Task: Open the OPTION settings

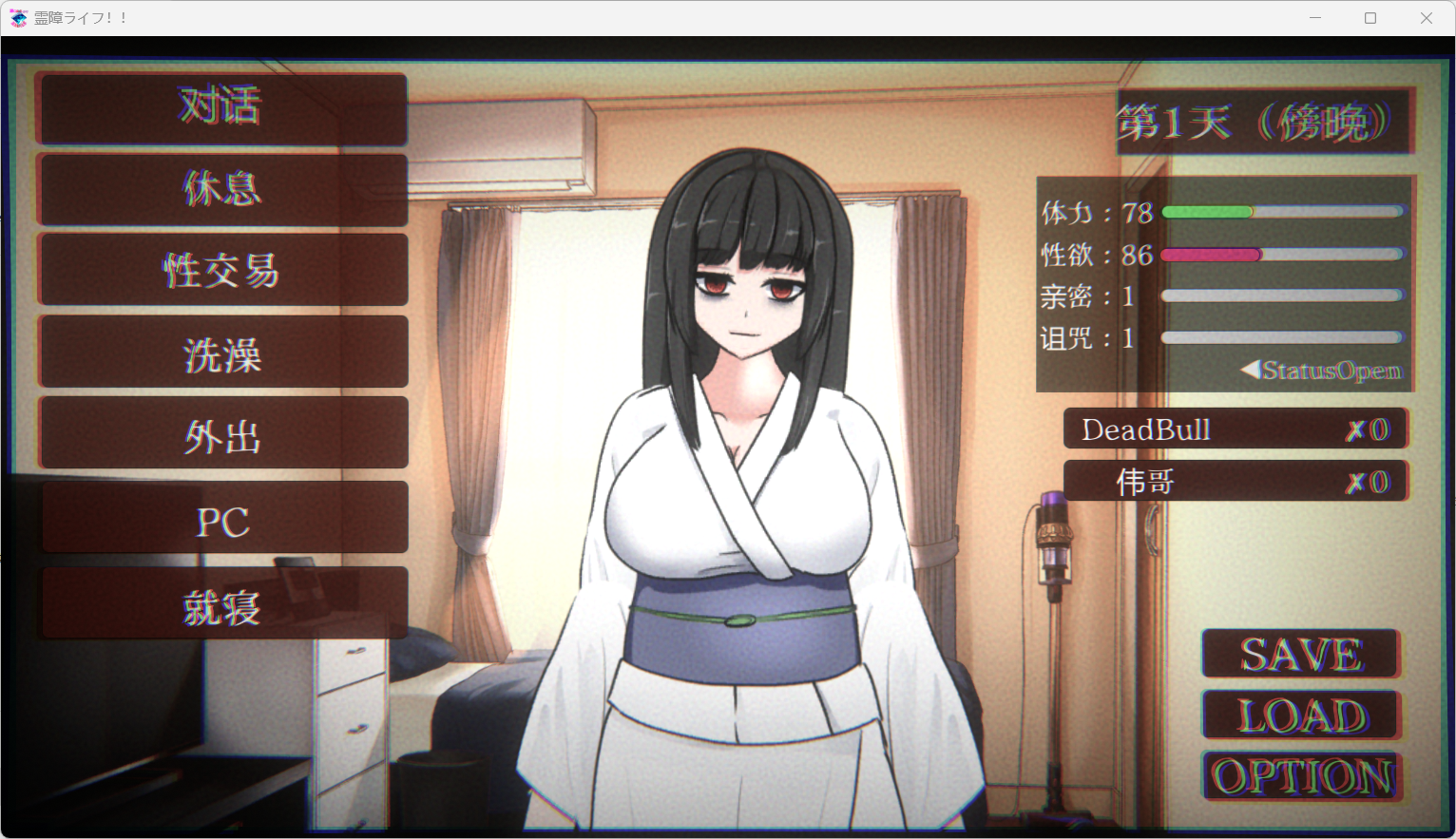Action: coord(1299,776)
